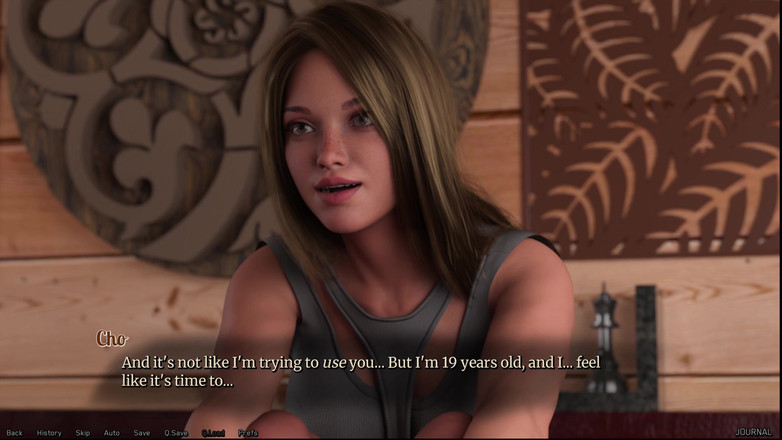Quick save with Q.Save

176,433
